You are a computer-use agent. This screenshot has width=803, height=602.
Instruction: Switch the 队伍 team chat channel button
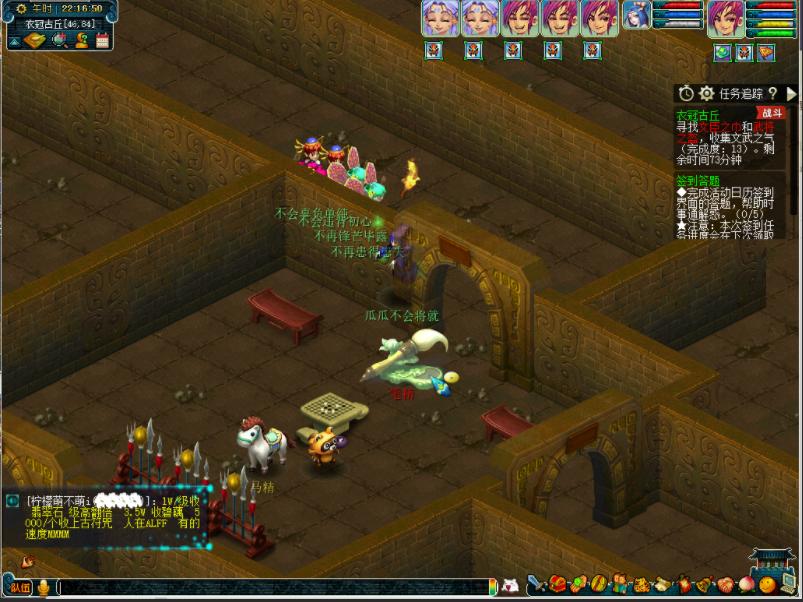(x=20, y=587)
